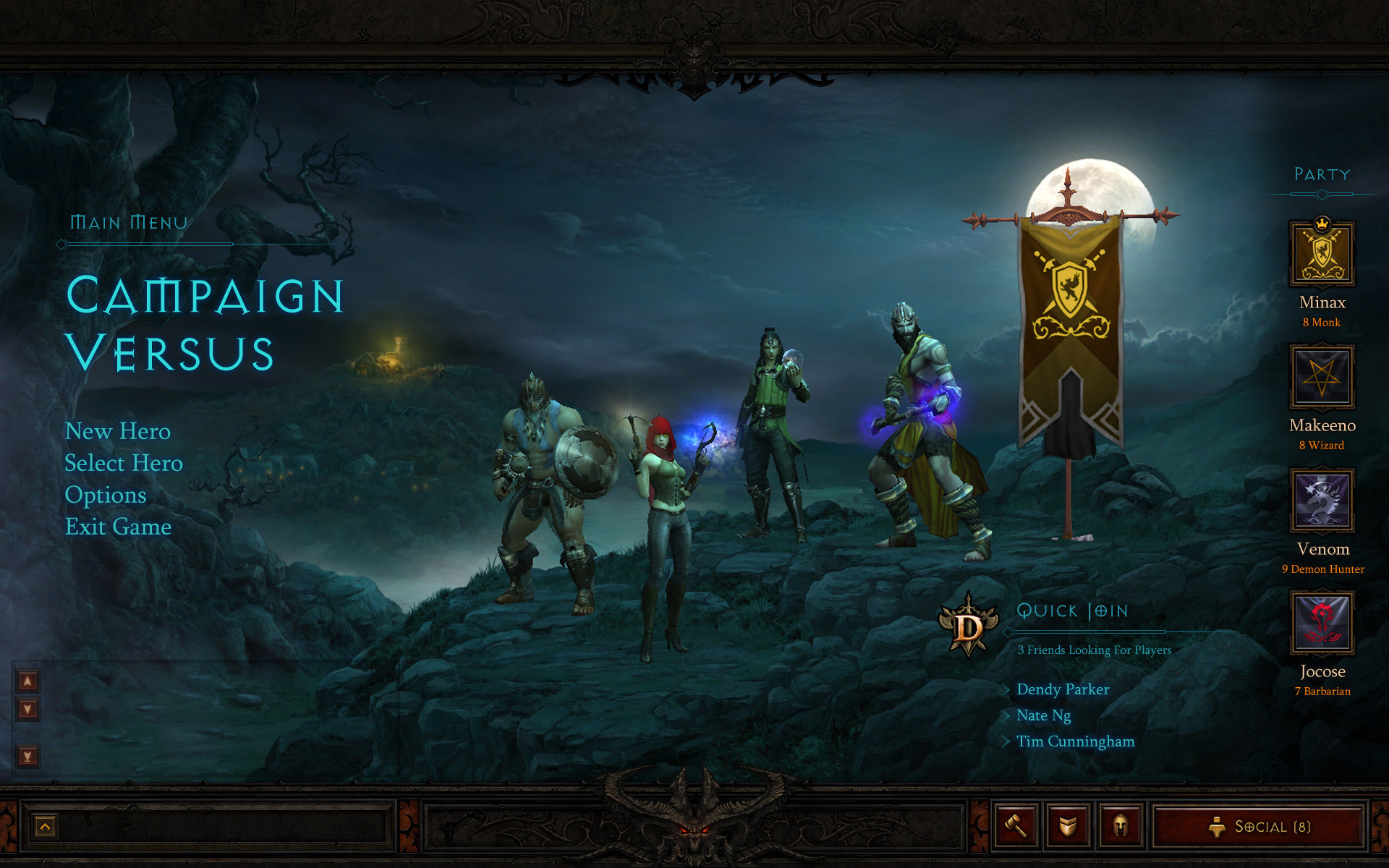Click Exit Game
Viewport: 1389px width, 868px height.
[x=118, y=527]
